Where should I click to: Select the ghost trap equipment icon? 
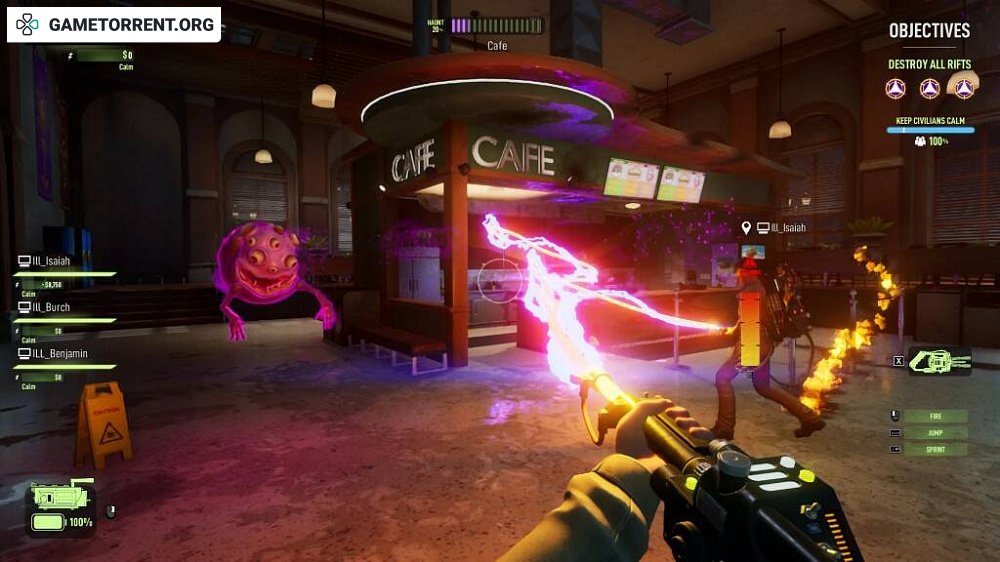[939, 361]
